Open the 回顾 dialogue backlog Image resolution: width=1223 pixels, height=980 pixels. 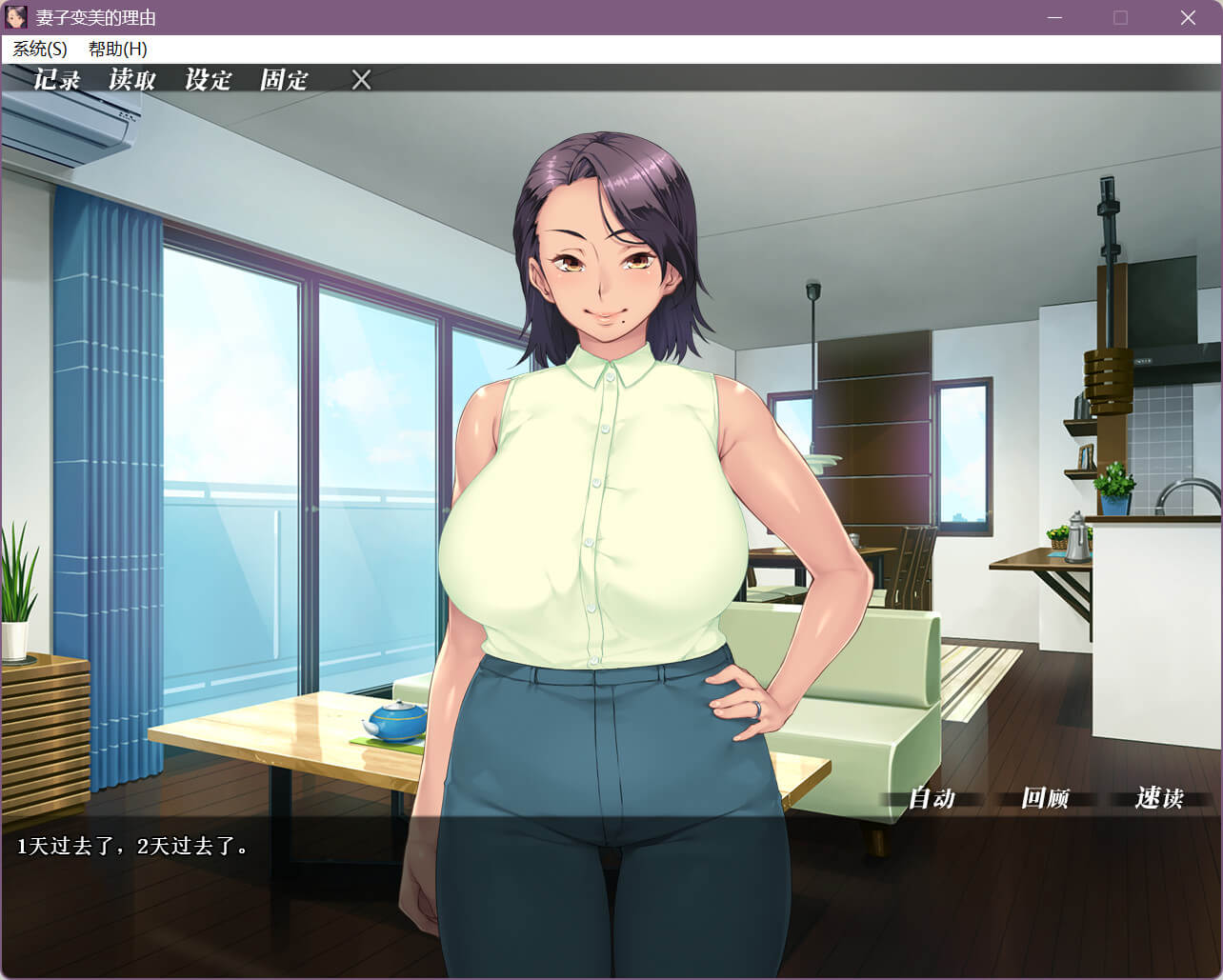pyautogui.click(x=1045, y=798)
